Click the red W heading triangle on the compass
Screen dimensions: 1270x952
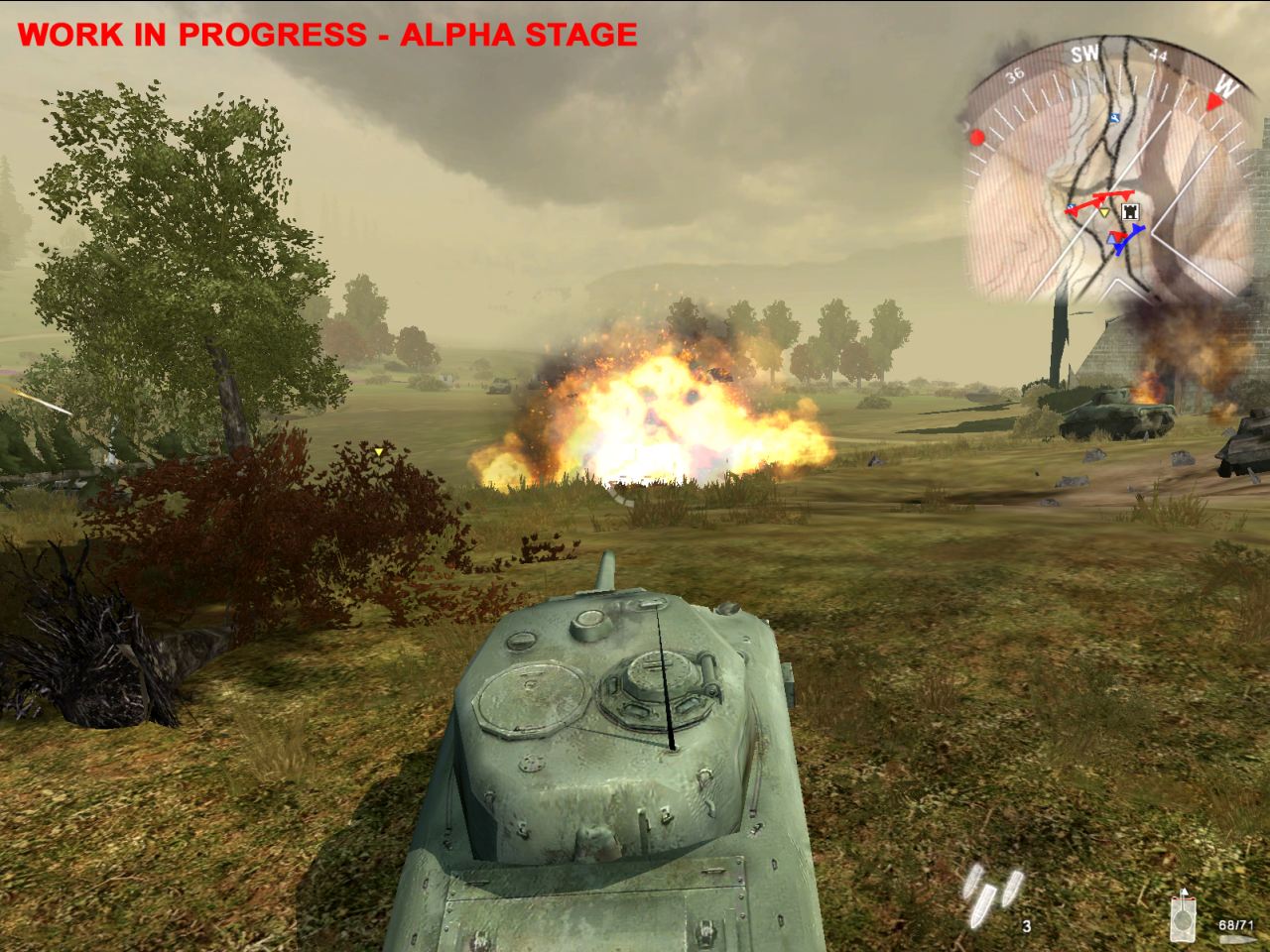(x=1213, y=102)
